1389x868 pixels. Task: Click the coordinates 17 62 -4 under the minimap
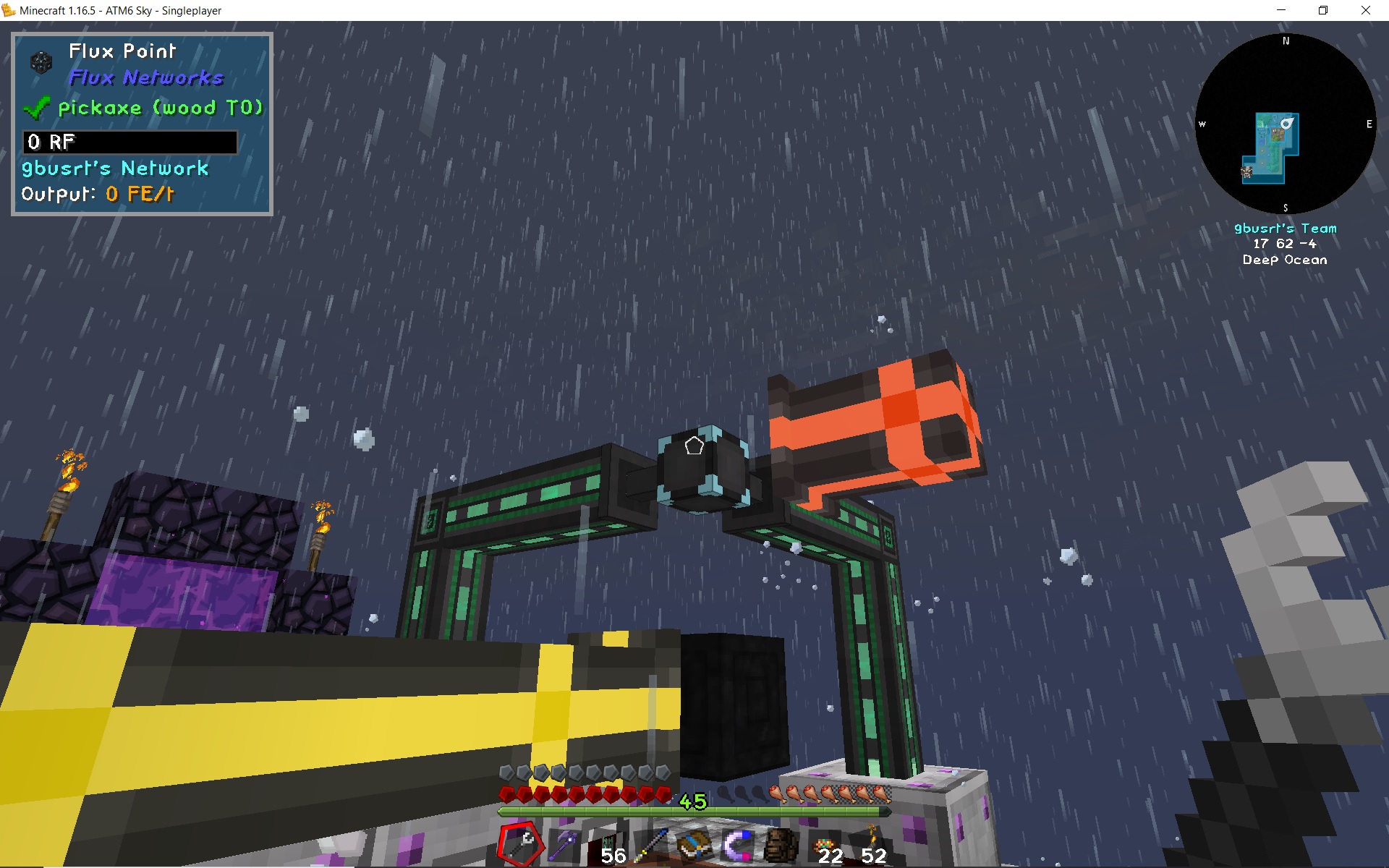coord(1285,244)
